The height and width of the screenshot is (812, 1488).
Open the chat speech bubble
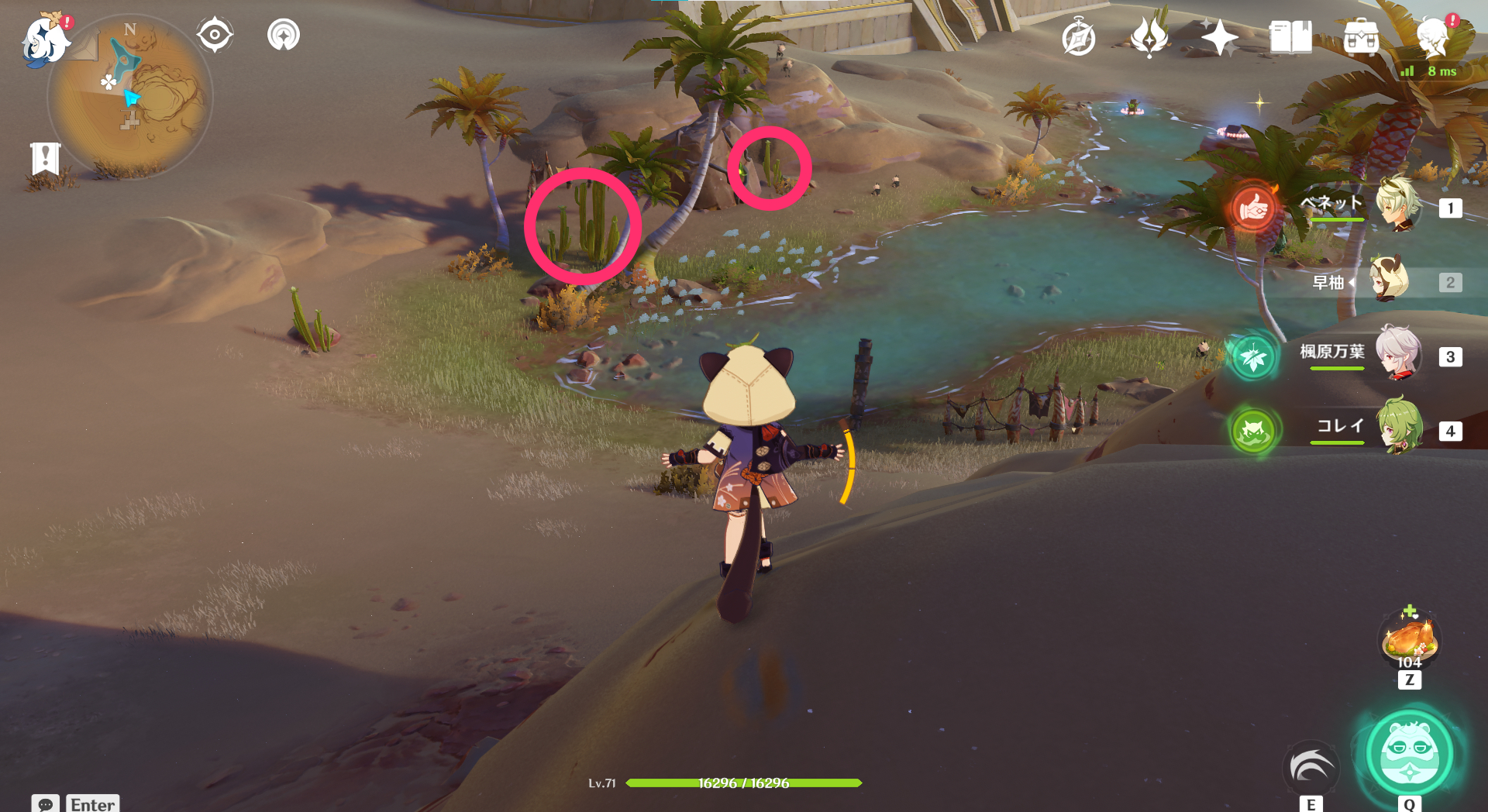point(46,805)
